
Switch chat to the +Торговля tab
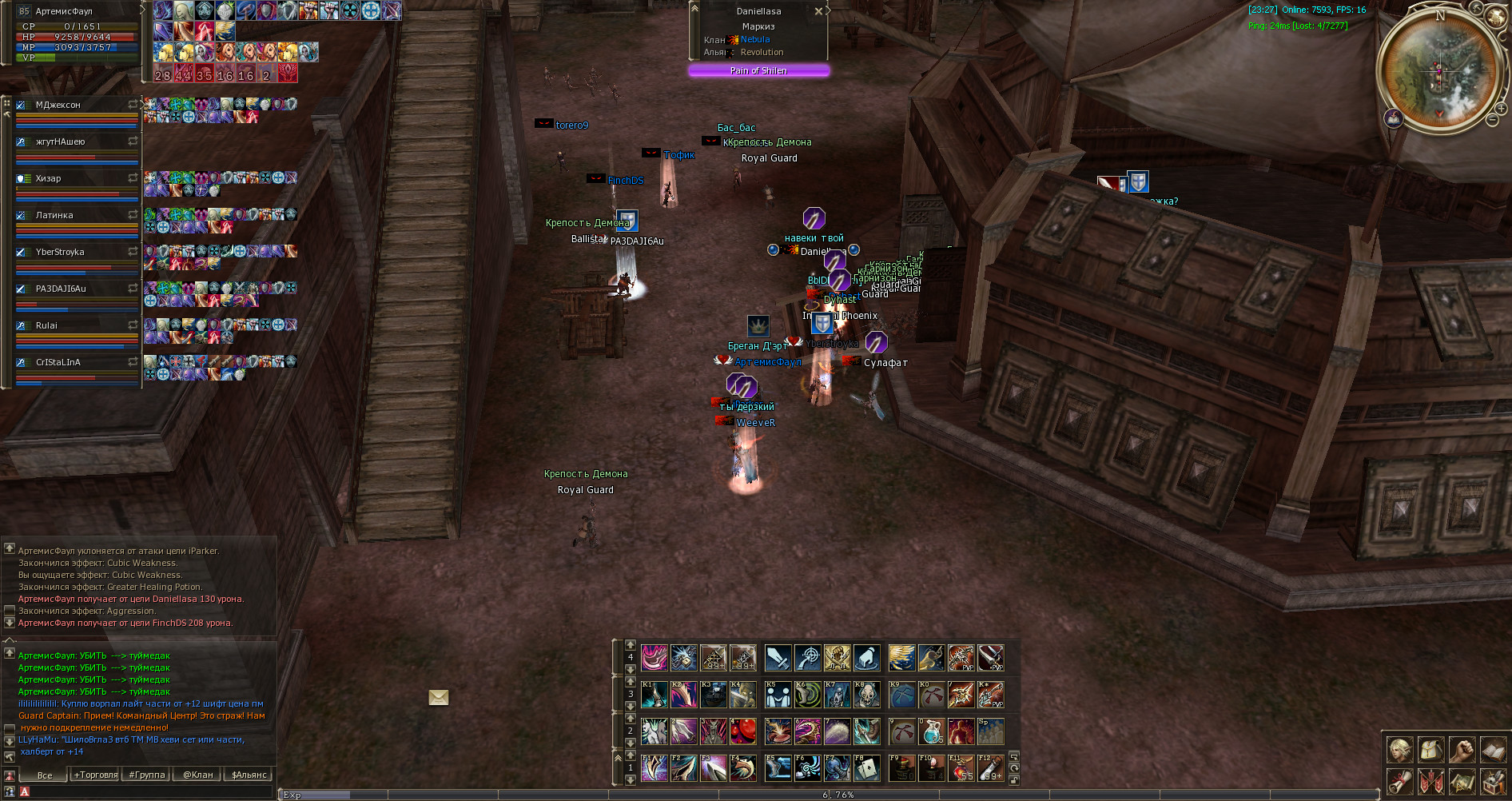point(96,775)
